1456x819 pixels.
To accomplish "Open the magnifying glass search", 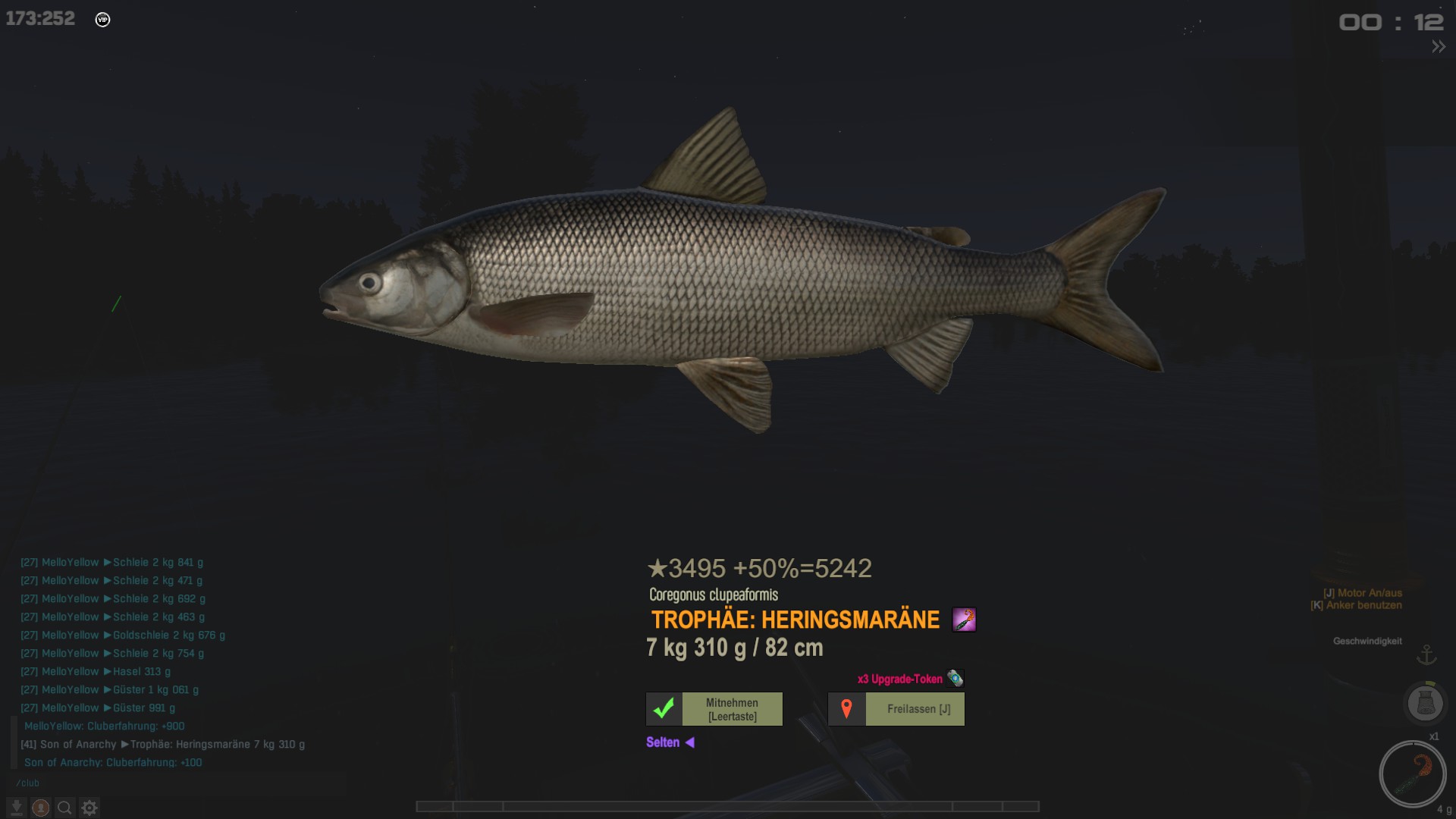I will pyautogui.click(x=65, y=808).
